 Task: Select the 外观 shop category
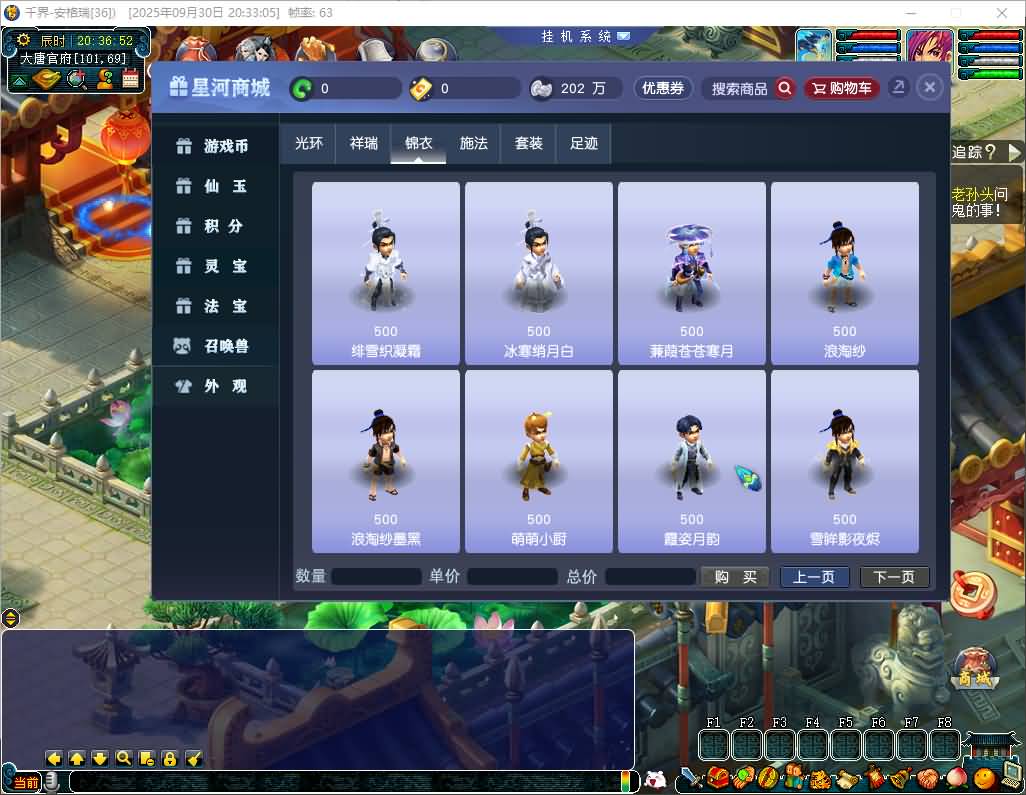215,386
